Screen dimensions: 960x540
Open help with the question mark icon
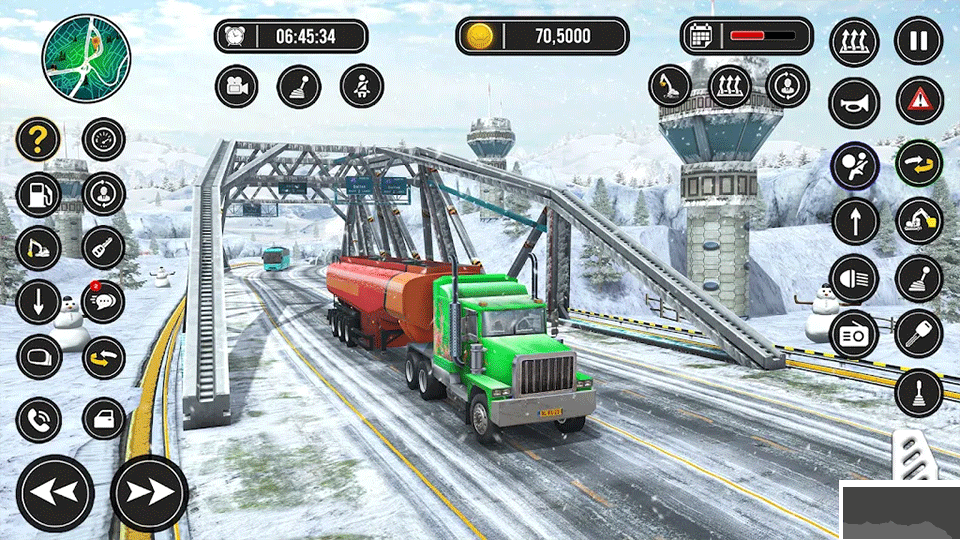click(38, 140)
